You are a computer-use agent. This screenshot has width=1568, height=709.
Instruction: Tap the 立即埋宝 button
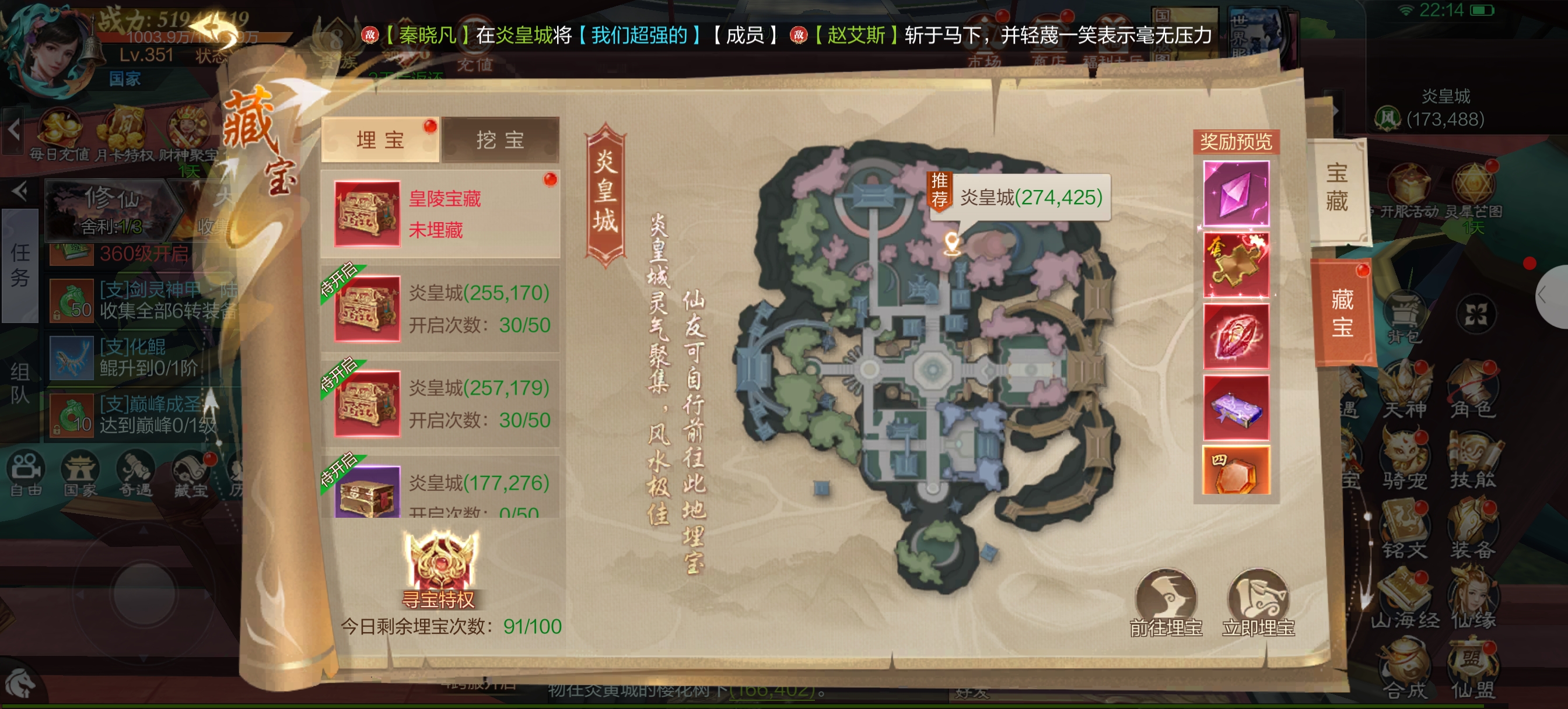[1258, 602]
